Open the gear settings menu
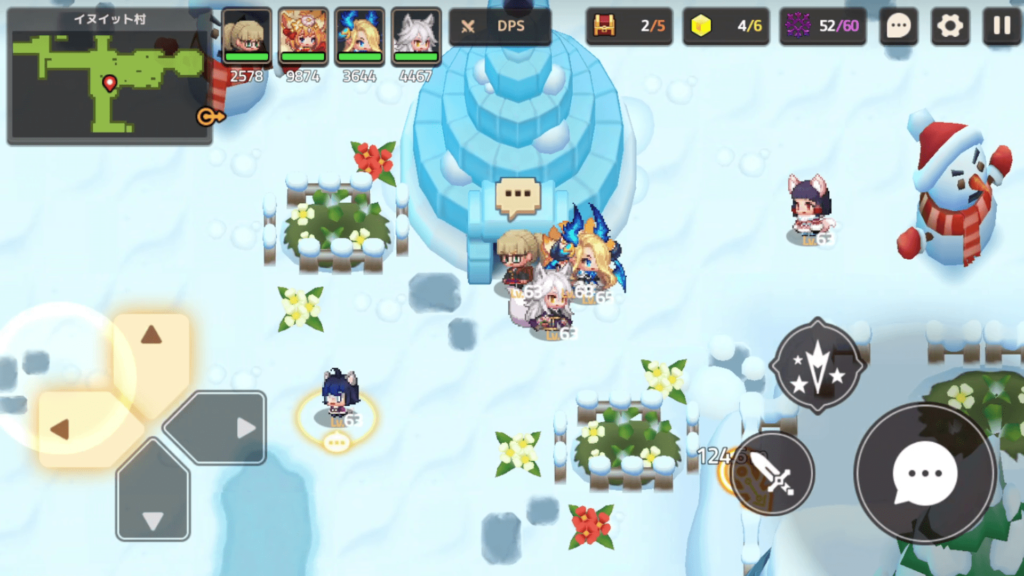This screenshot has width=1024, height=576. (x=950, y=26)
